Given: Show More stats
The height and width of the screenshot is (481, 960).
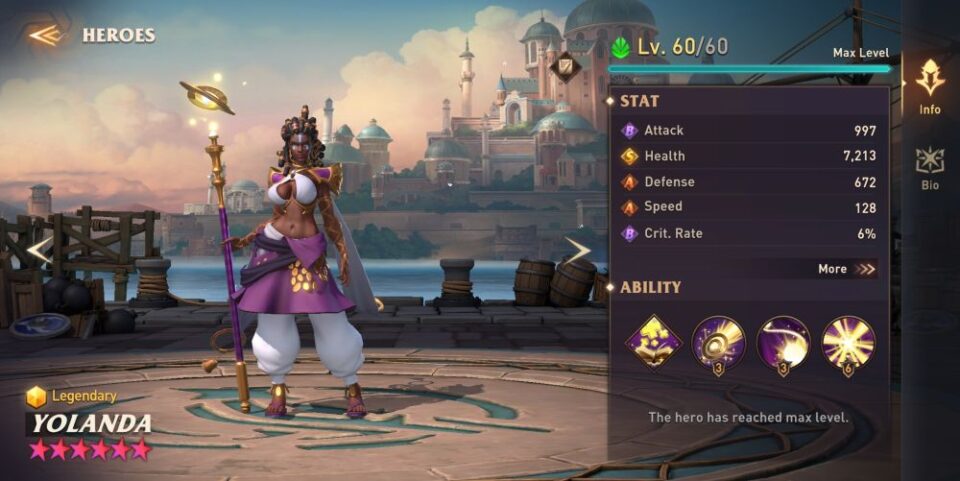Looking at the screenshot, I should (x=846, y=269).
